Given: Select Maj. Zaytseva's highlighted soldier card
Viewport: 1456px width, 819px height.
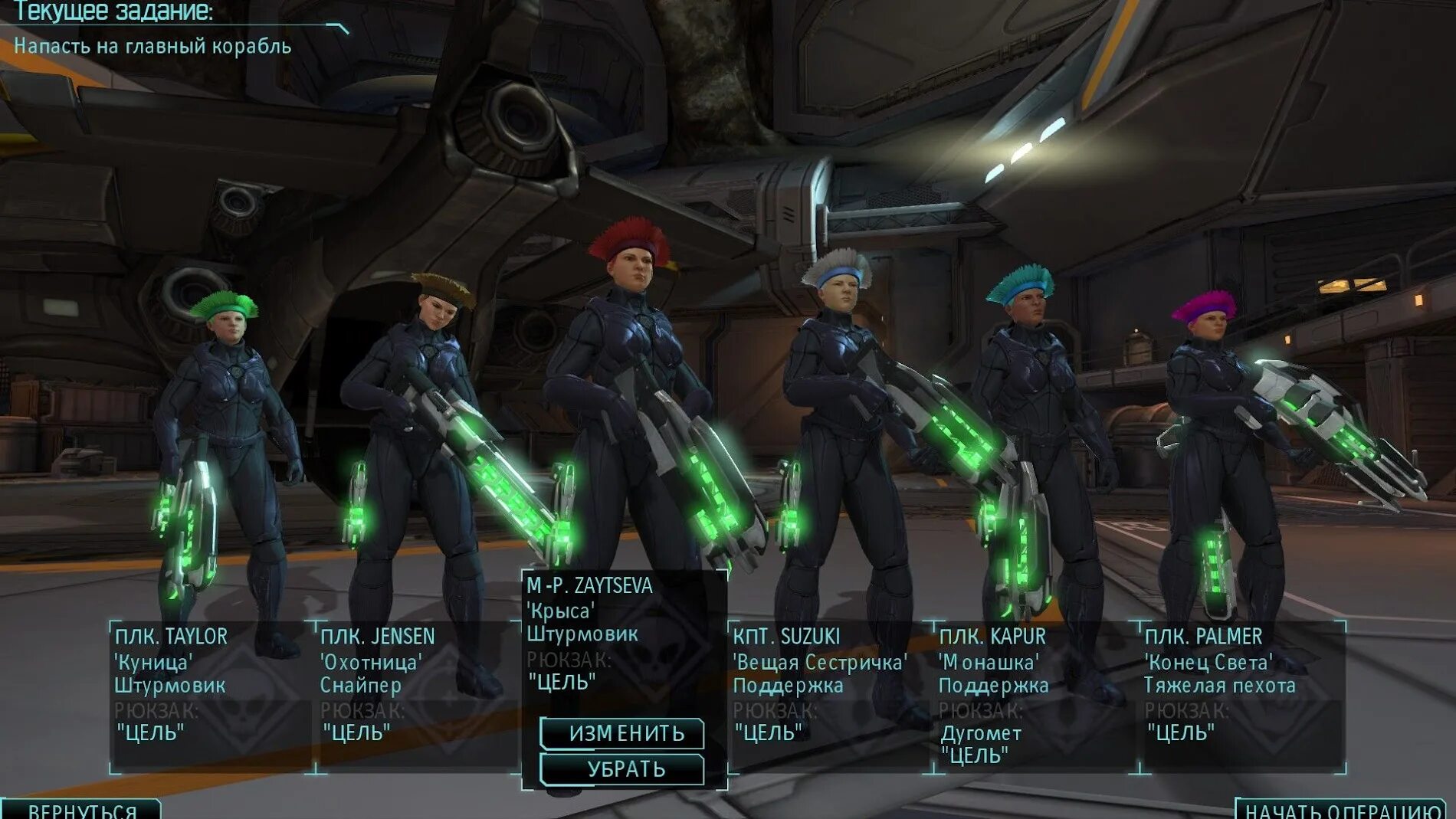Looking at the screenshot, I should [624, 636].
